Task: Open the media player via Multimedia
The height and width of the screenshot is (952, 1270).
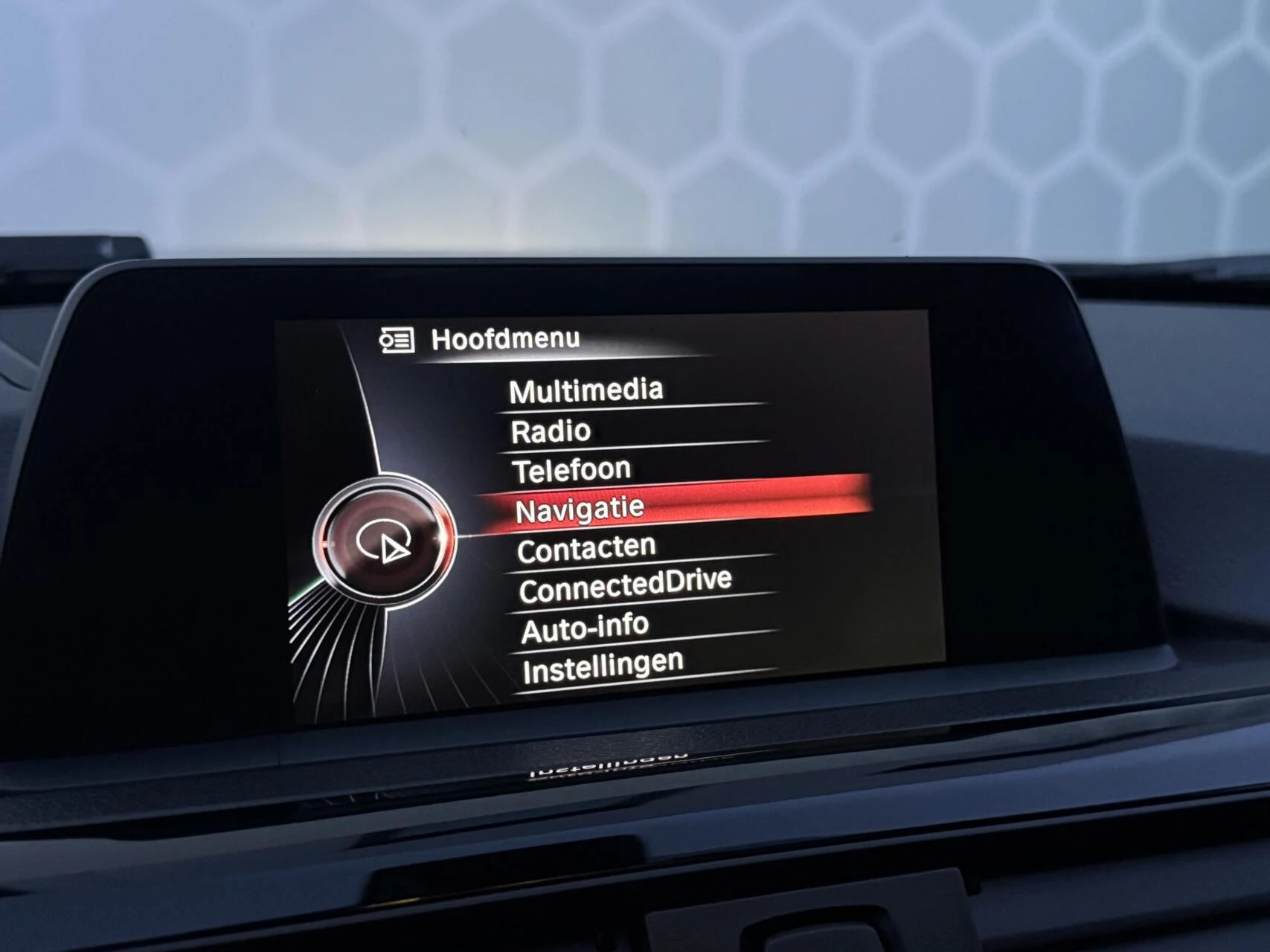Action: point(586,389)
